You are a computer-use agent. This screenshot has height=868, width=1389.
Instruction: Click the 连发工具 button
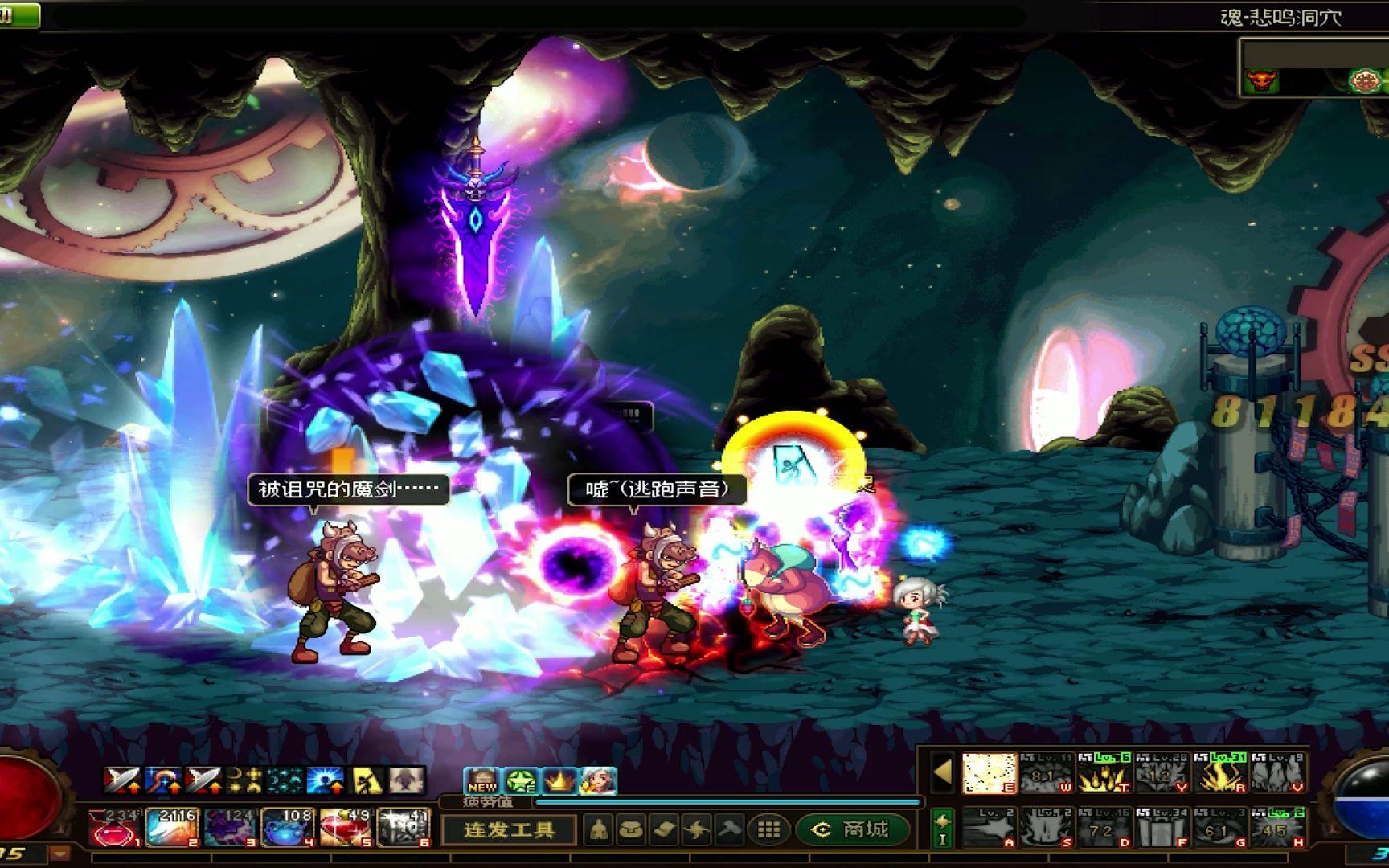pos(509,829)
